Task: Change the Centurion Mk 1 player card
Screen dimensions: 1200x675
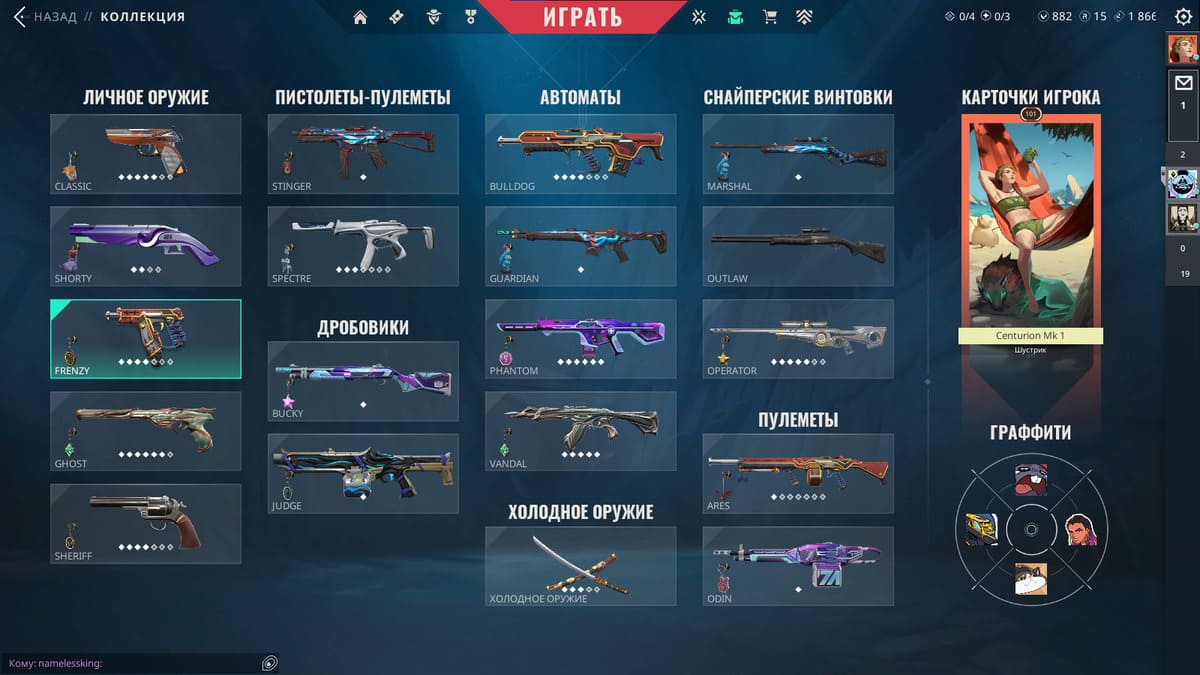Action: point(1030,230)
